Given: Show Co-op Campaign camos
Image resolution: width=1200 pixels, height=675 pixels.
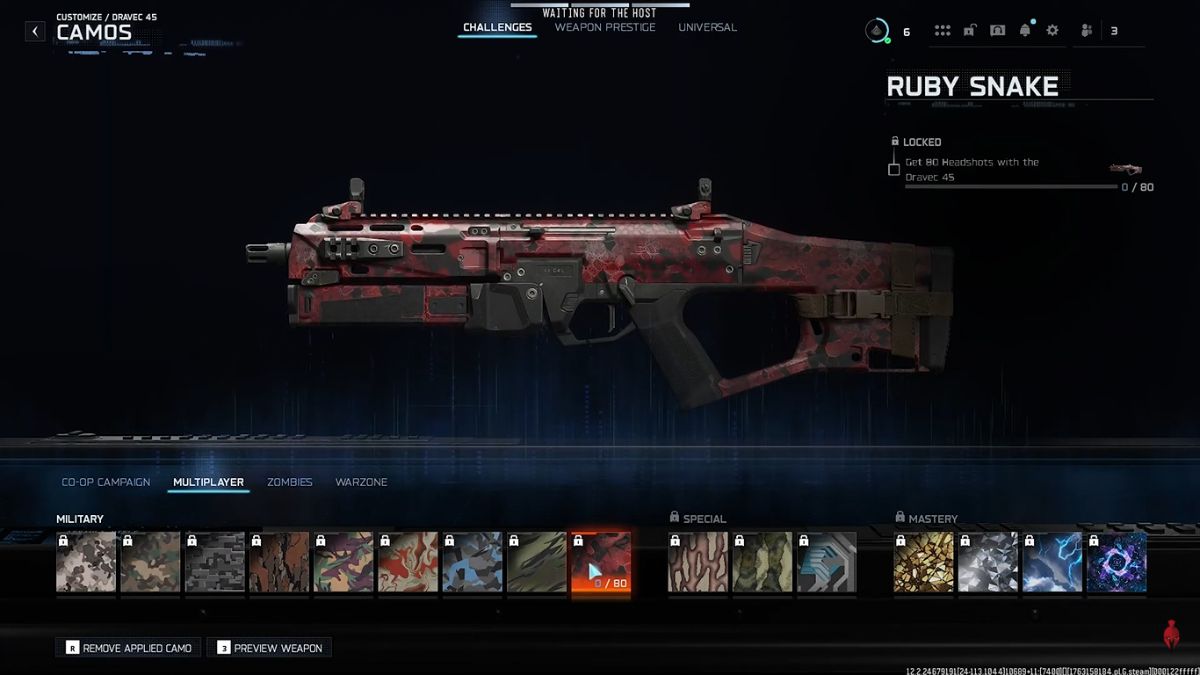Looking at the screenshot, I should point(106,482).
